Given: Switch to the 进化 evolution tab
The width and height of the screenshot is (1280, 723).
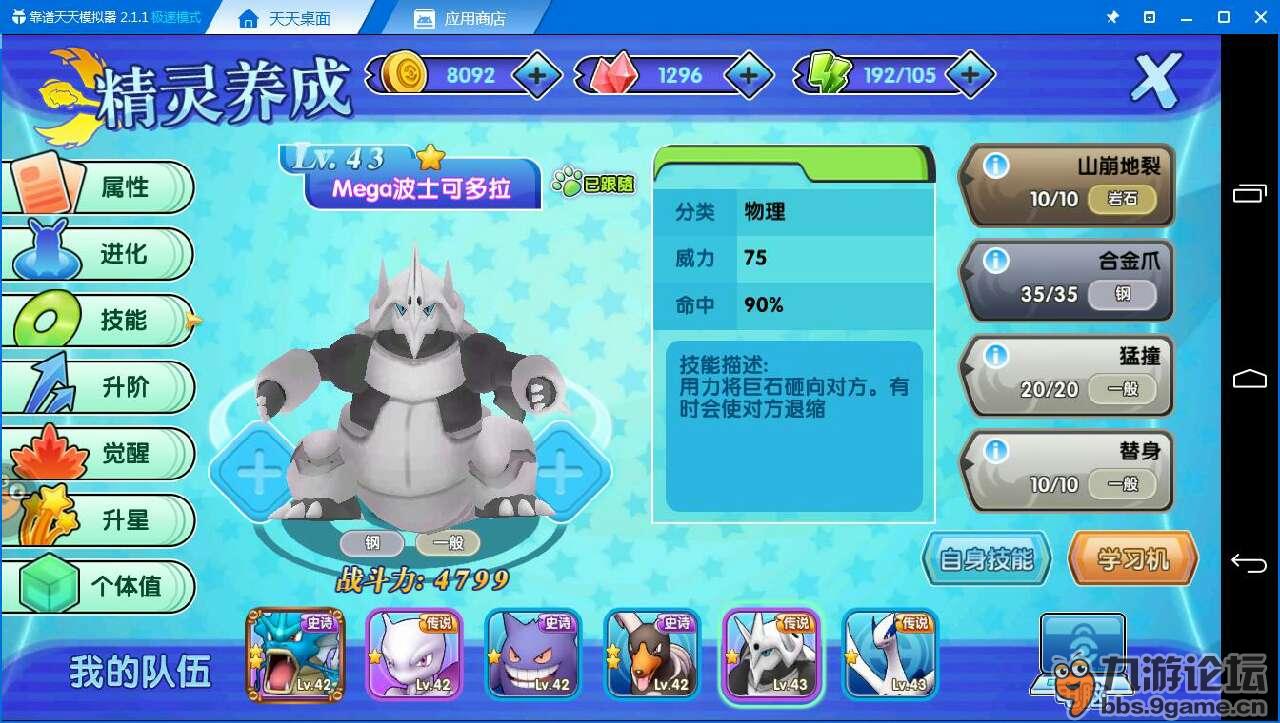Looking at the screenshot, I should pyautogui.click(x=110, y=254).
